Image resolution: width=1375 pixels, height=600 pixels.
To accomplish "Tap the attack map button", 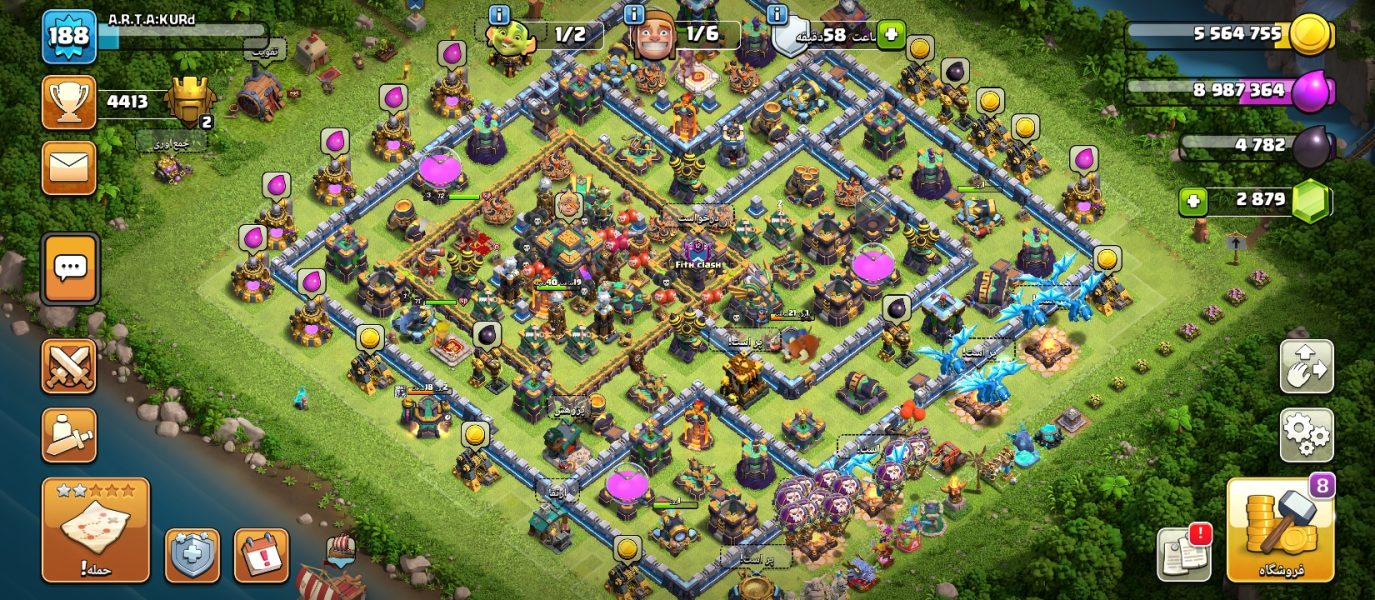I will point(95,530).
